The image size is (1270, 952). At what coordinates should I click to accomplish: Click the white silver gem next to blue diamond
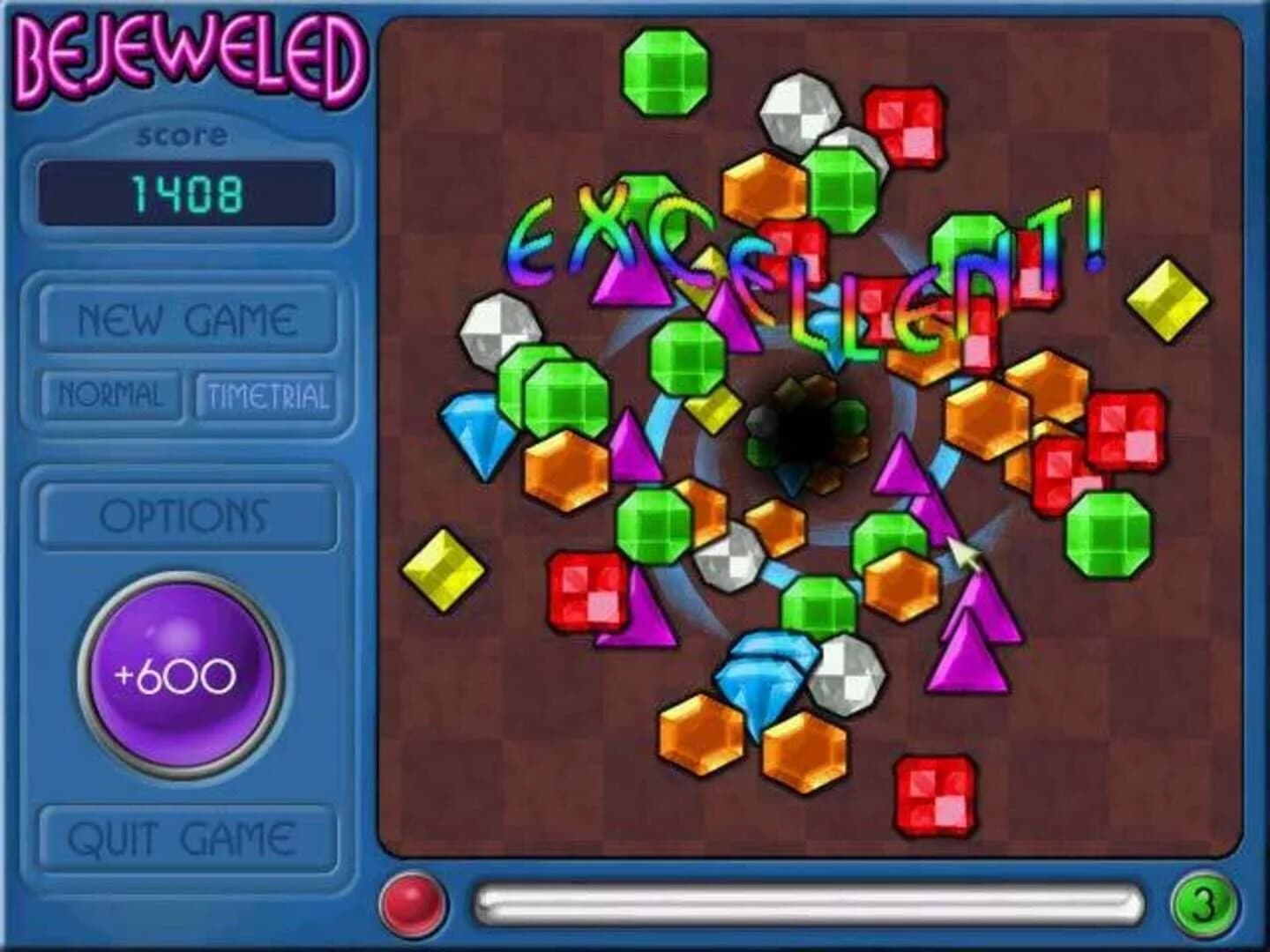[848, 677]
